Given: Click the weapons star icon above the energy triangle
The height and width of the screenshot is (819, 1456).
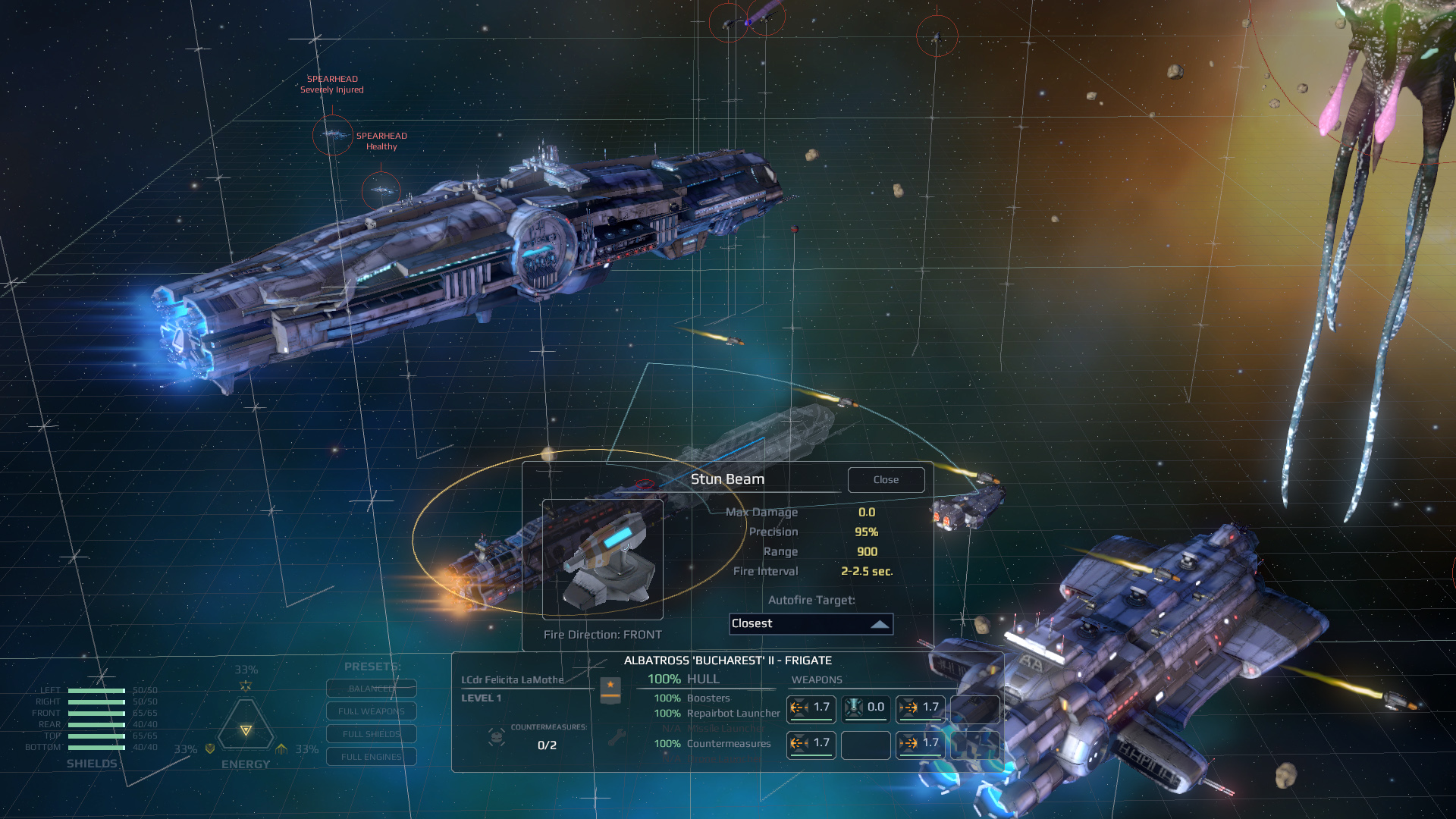Looking at the screenshot, I should [245, 686].
